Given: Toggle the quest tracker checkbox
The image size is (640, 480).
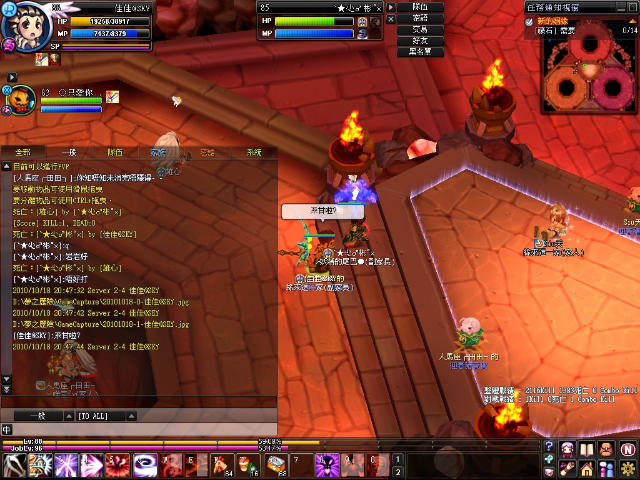Looking at the screenshot, I should point(531,20).
